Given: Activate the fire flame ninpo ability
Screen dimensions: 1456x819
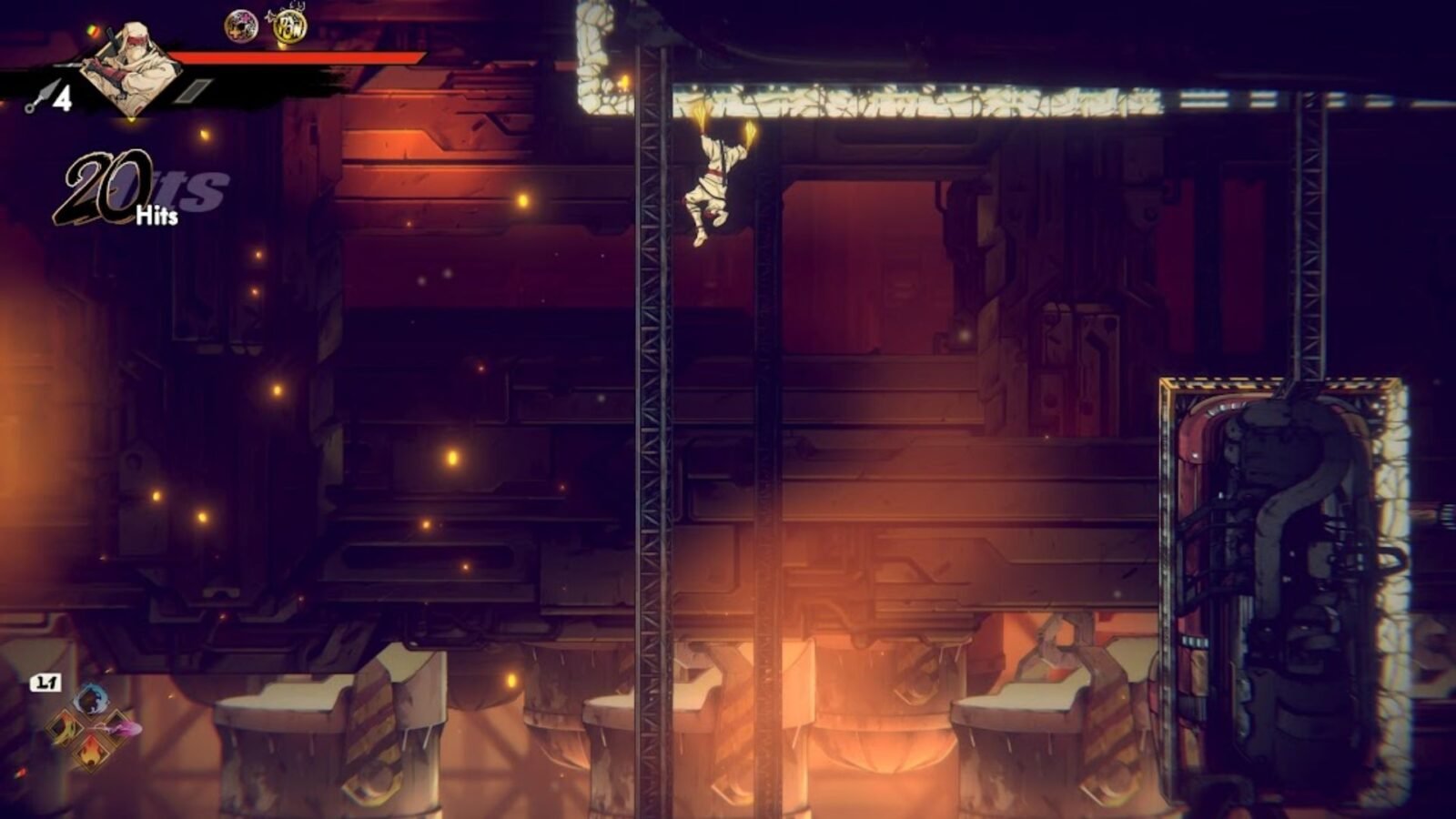Looking at the screenshot, I should pos(92,753).
